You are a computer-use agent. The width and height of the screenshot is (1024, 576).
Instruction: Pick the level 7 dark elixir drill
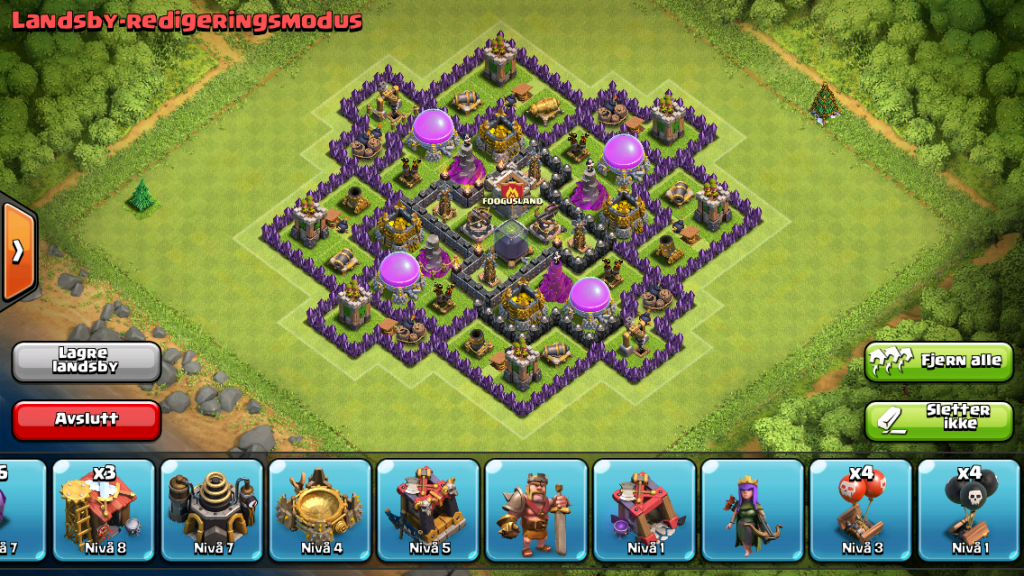tap(211, 510)
